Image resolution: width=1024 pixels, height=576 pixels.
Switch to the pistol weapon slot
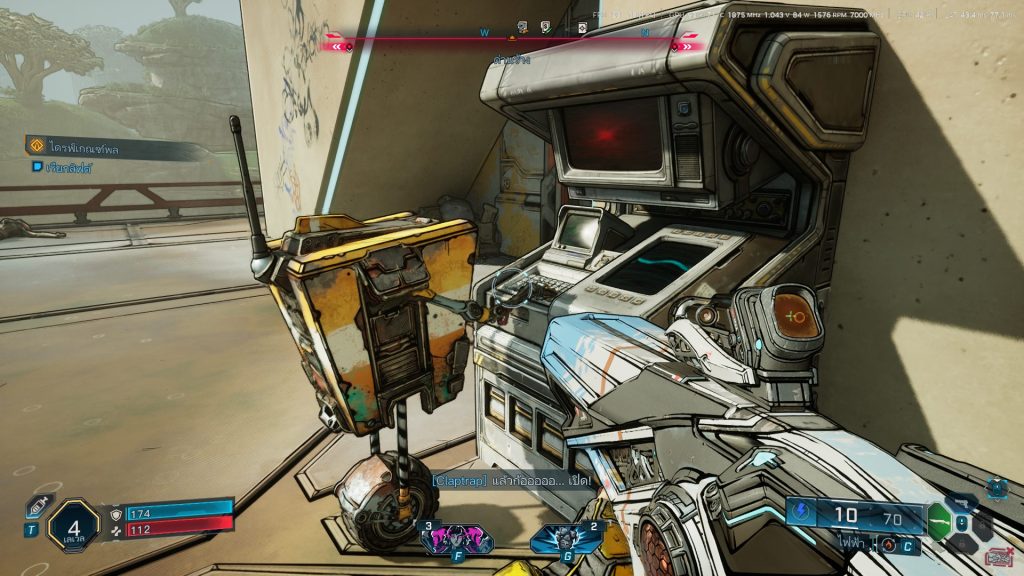click(962, 502)
